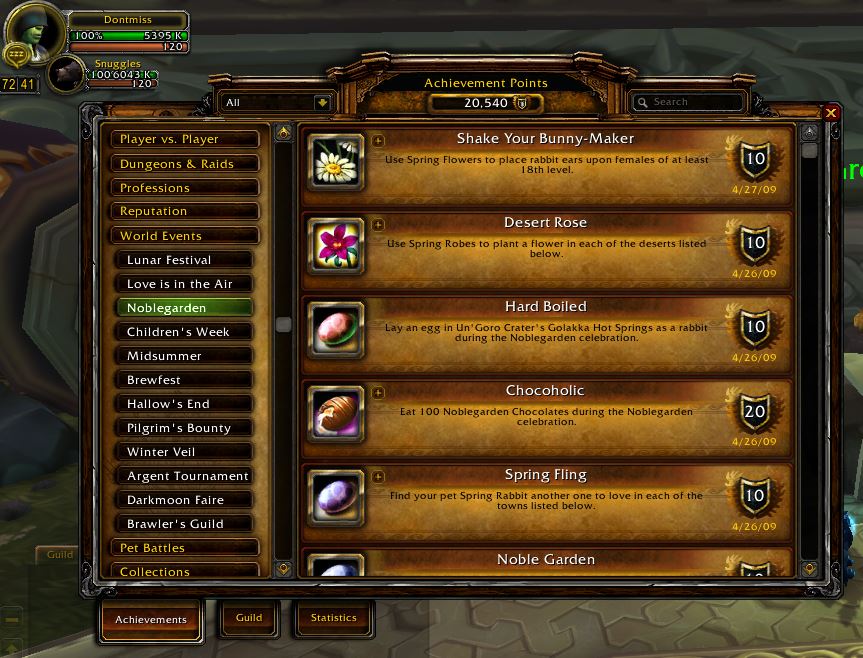The height and width of the screenshot is (658, 863).
Task: Choose the Children's Week subcategory
Action: 189,332
